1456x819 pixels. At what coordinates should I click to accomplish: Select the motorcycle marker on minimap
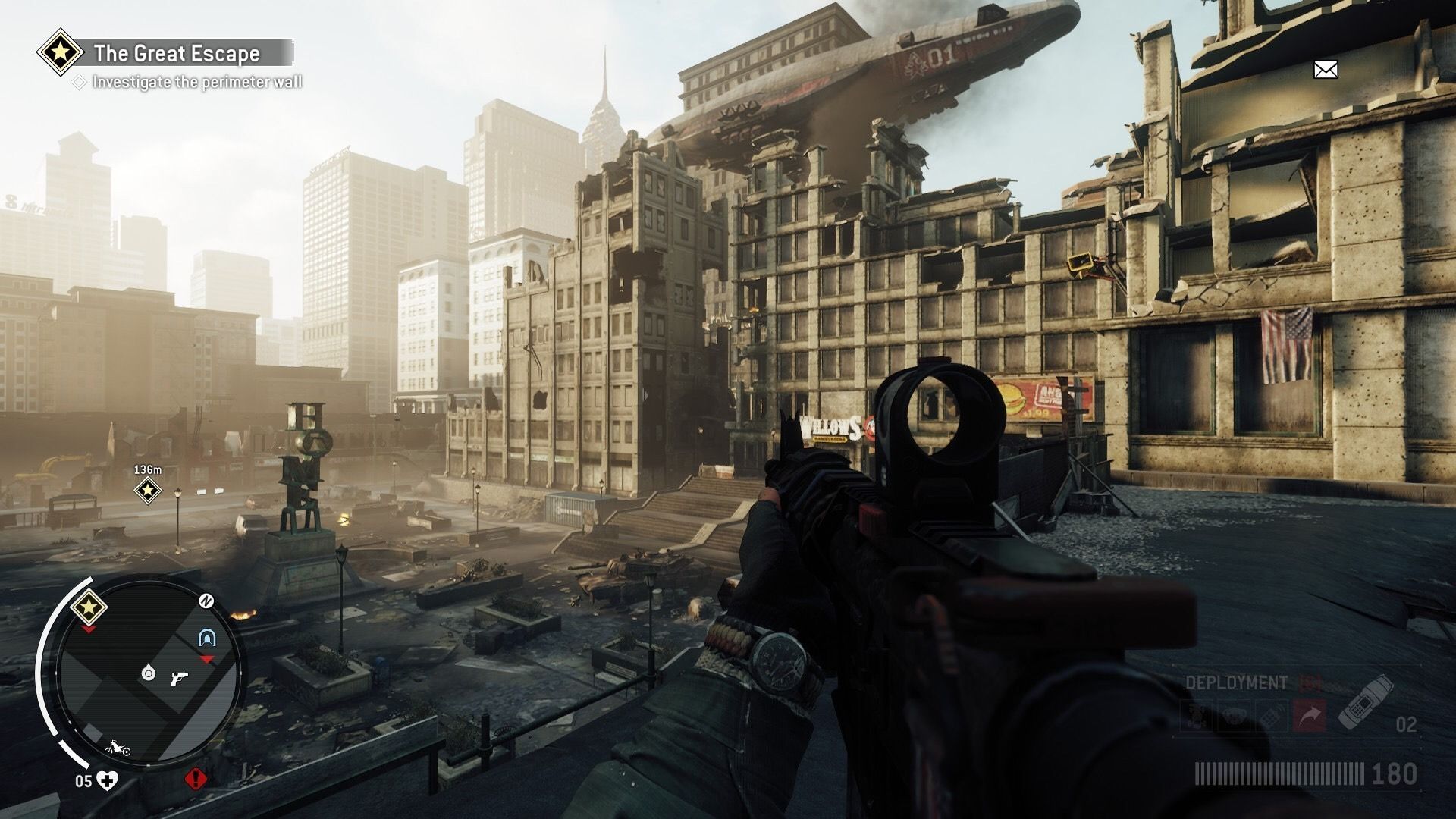[x=118, y=749]
